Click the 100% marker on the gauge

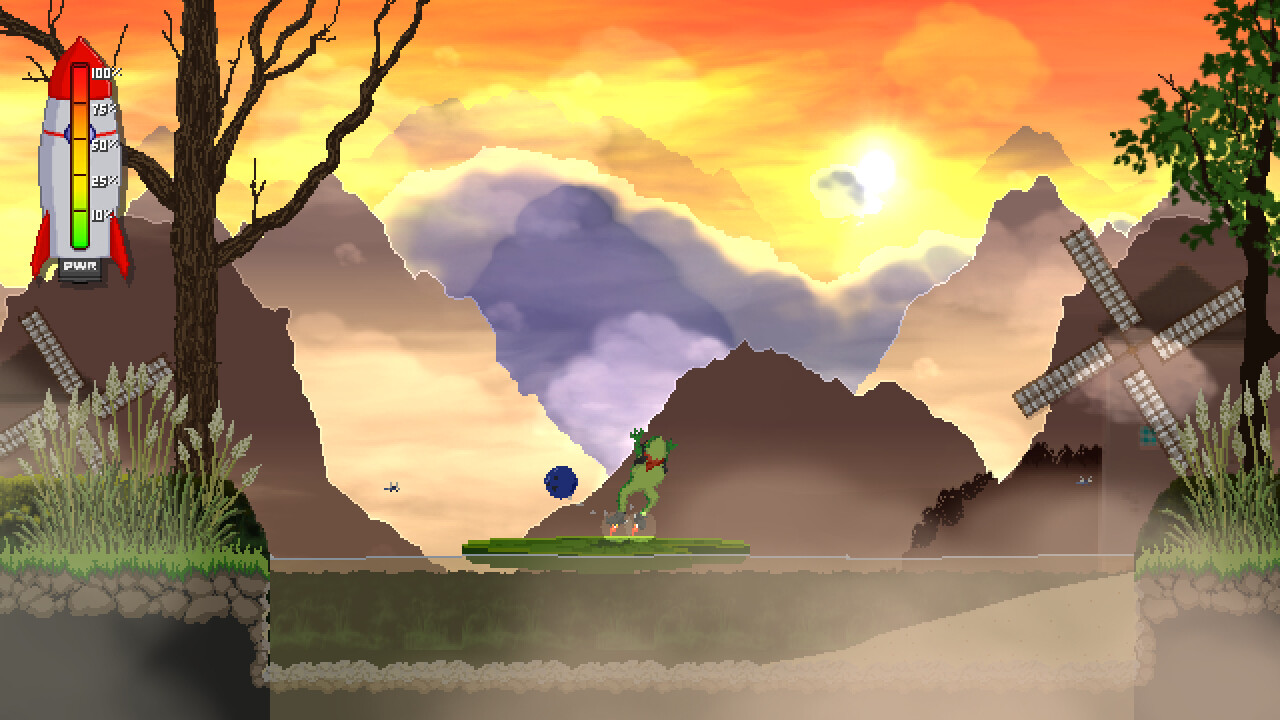[105, 72]
